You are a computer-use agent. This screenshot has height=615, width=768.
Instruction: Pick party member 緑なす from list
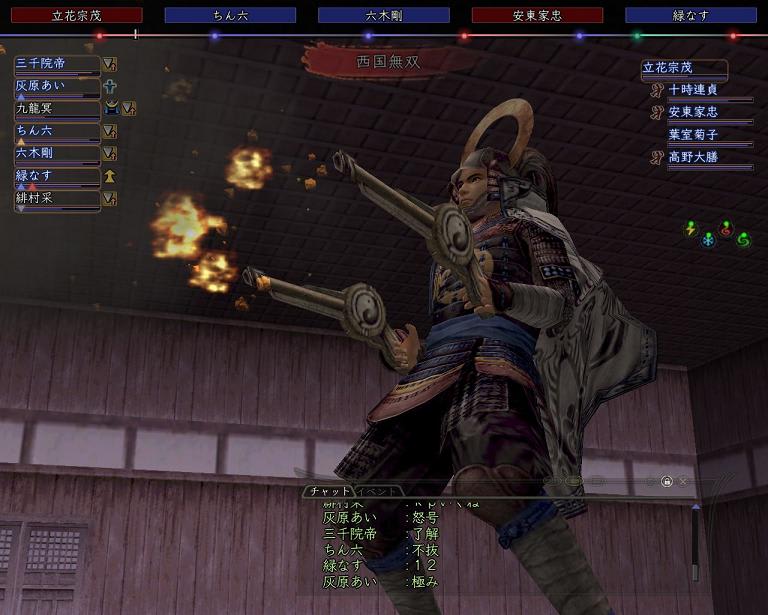(57, 176)
